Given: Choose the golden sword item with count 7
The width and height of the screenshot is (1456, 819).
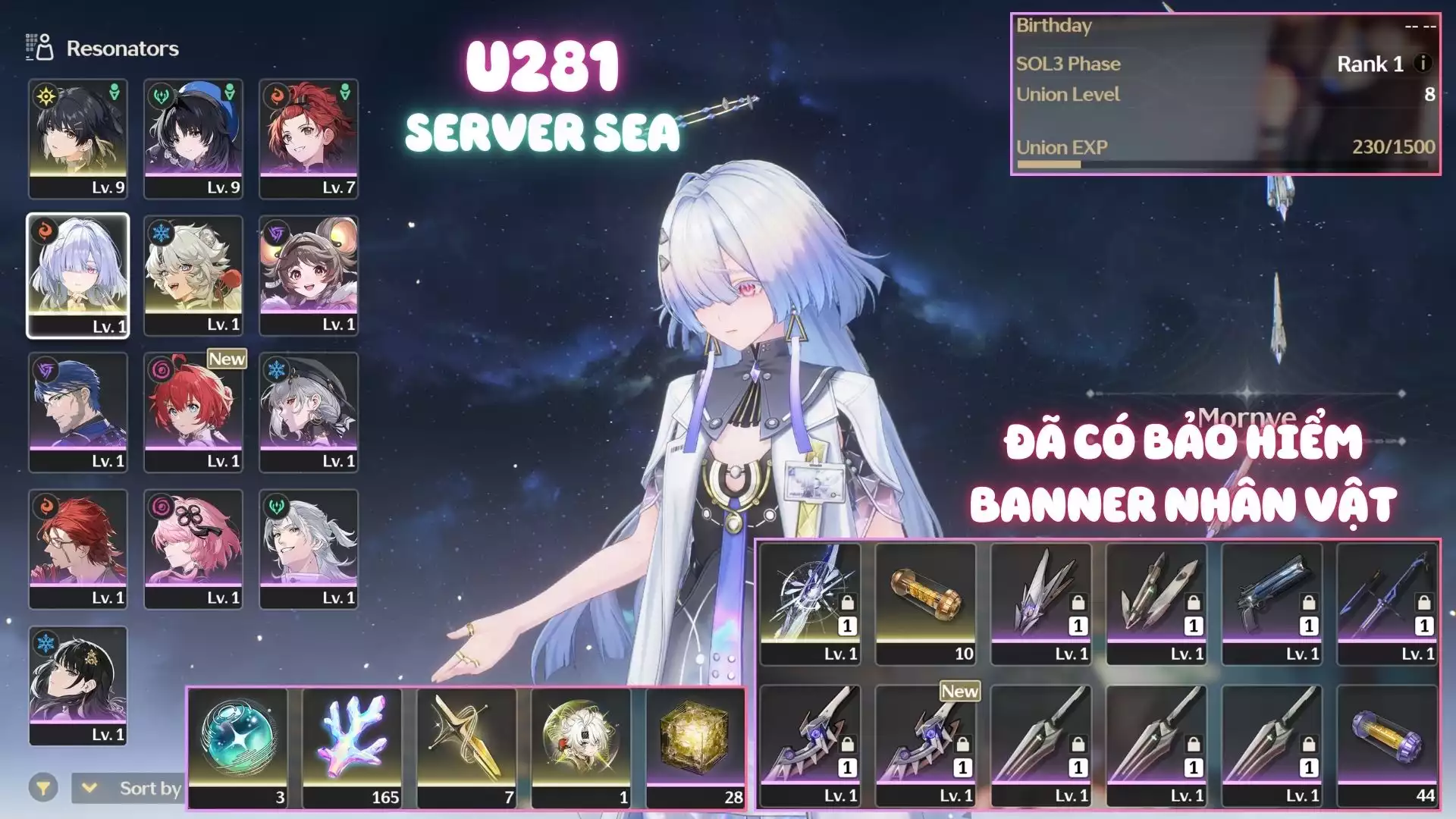Looking at the screenshot, I should coord(466,747).
